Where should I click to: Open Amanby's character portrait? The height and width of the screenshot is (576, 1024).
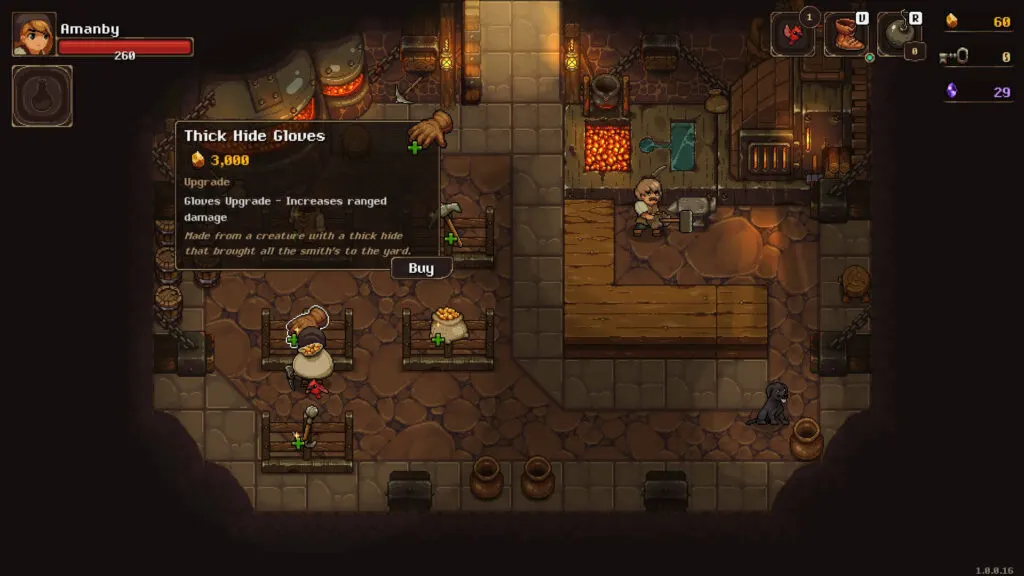34,34
